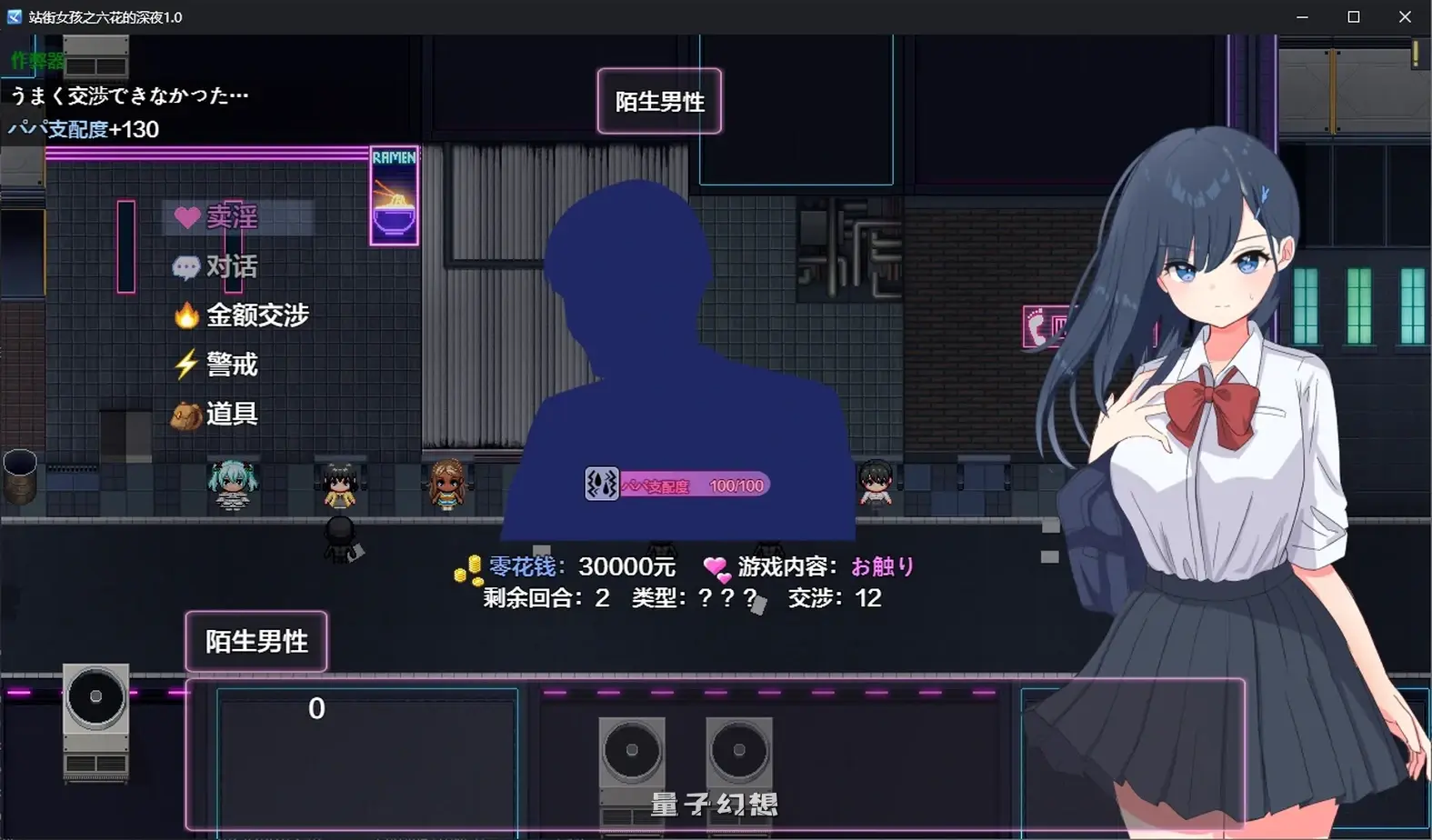Viewport: 1432px width, 840px height.
Task: Click the 量子幻想 watermark text
Action: (x=715, y=804)
